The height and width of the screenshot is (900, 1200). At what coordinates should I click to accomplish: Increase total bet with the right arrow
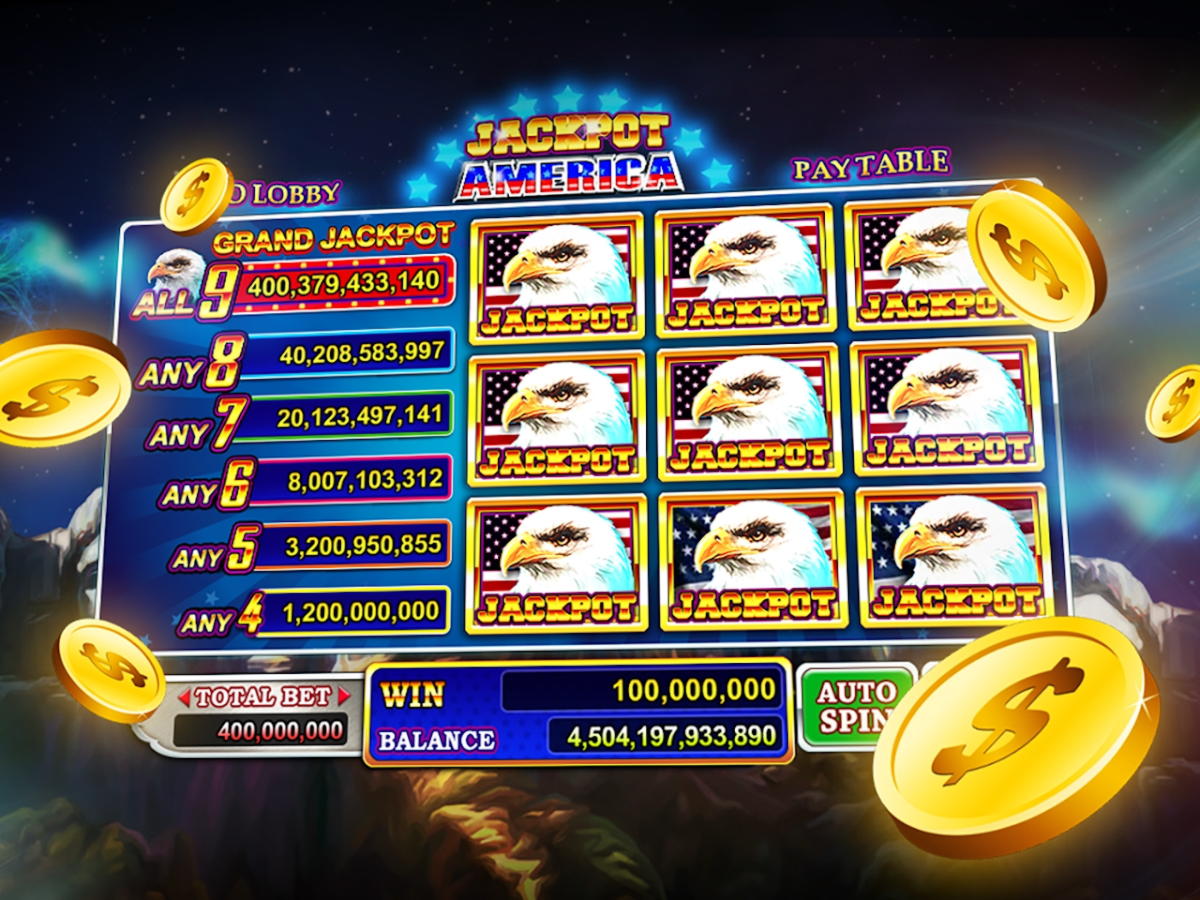tap(345, 696)
